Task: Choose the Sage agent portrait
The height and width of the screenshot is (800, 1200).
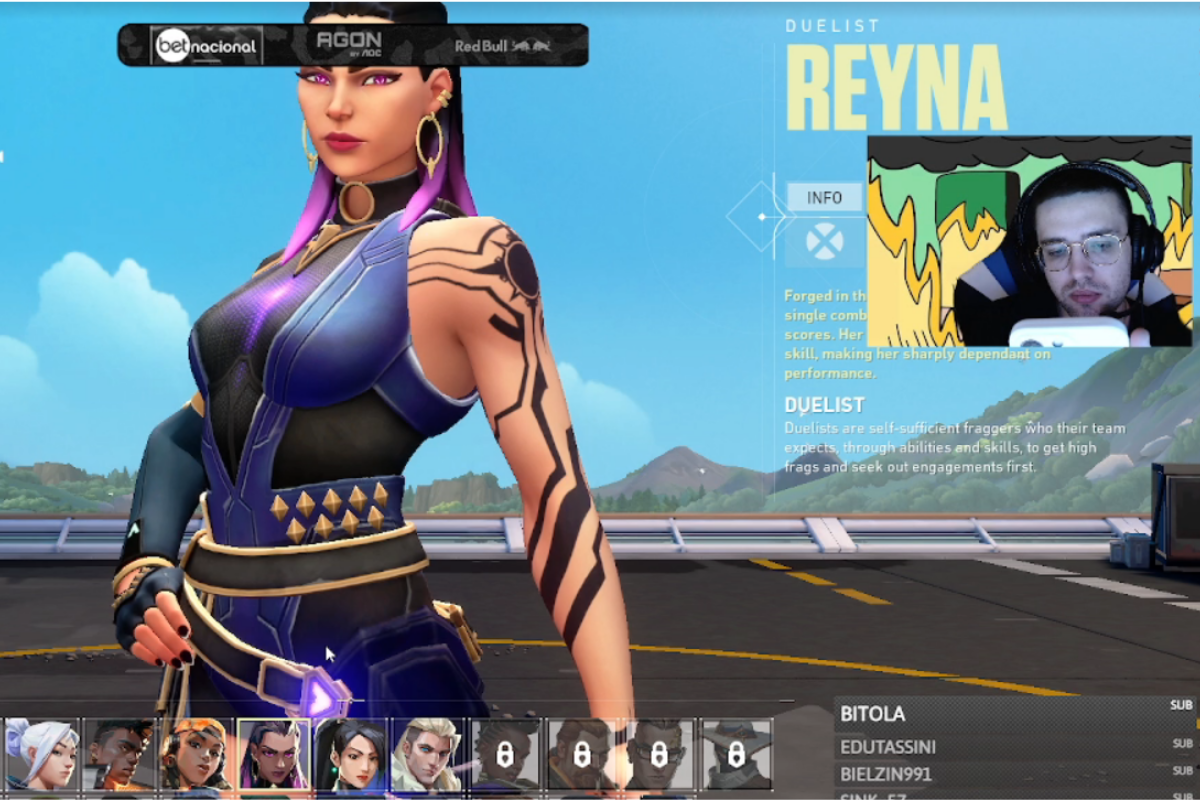Action: point(350,755)
